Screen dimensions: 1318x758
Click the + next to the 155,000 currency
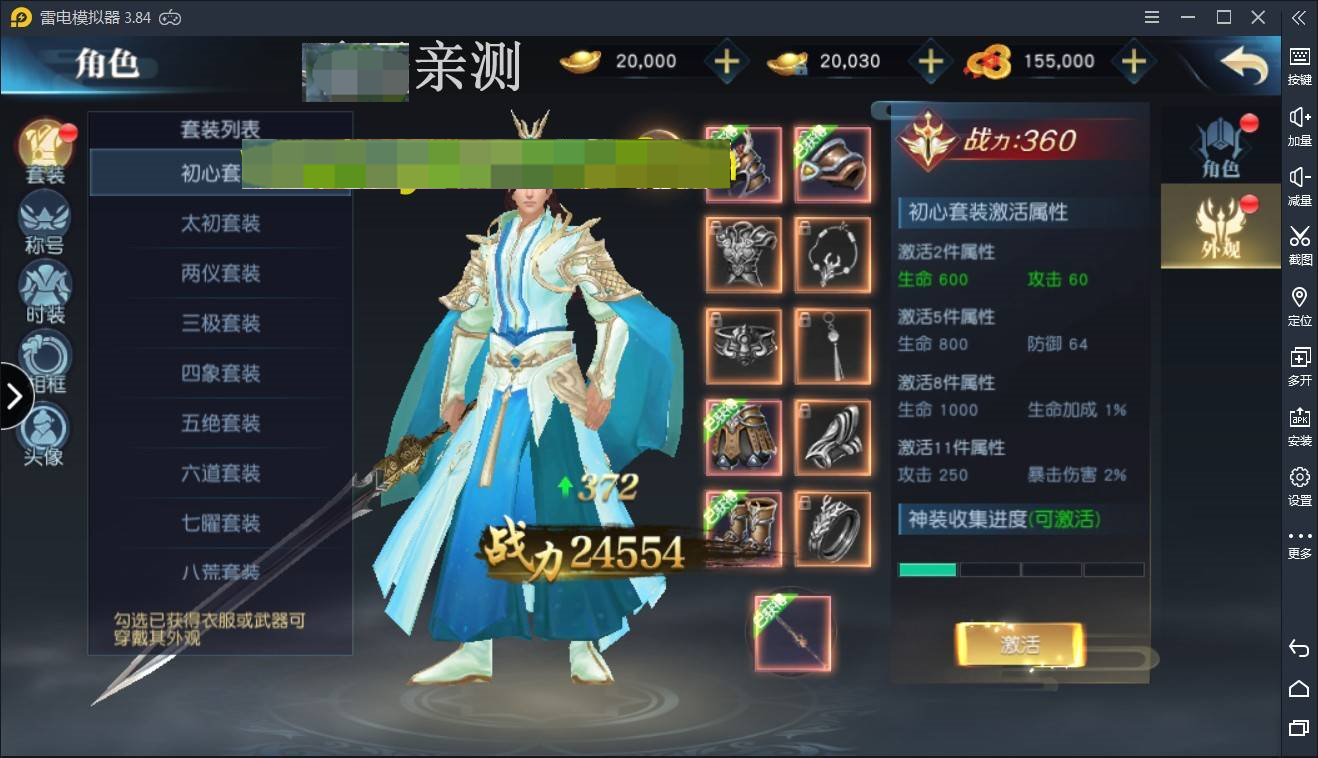1134,61
